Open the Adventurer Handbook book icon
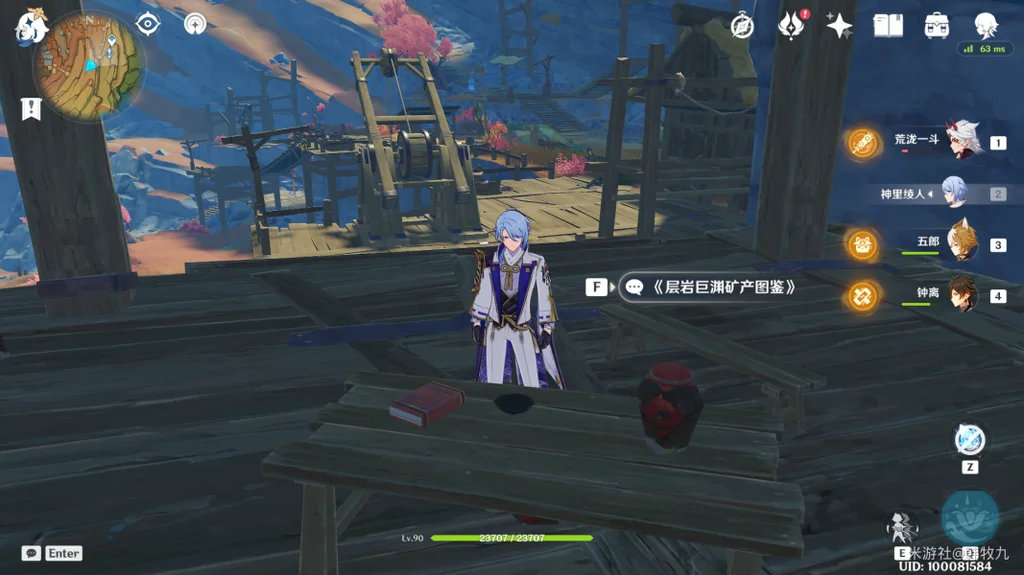 [888, 26]
